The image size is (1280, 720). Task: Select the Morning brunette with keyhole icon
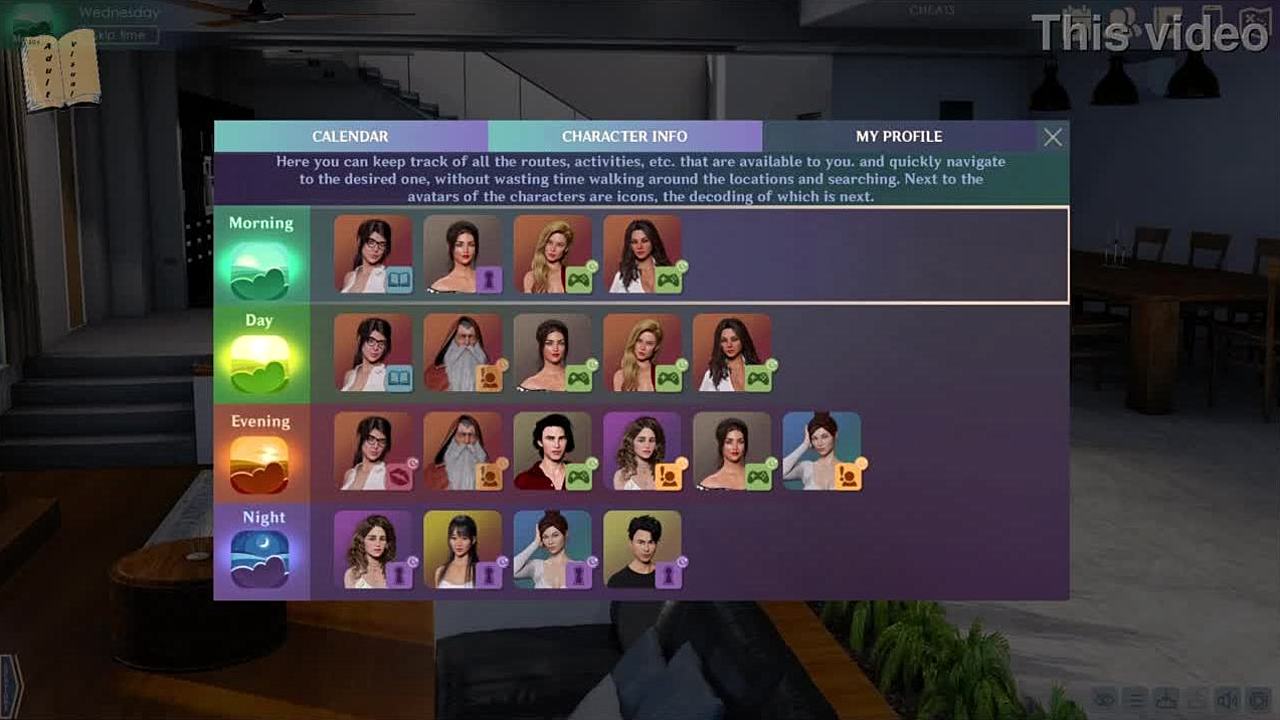click(x=463, y=254)
